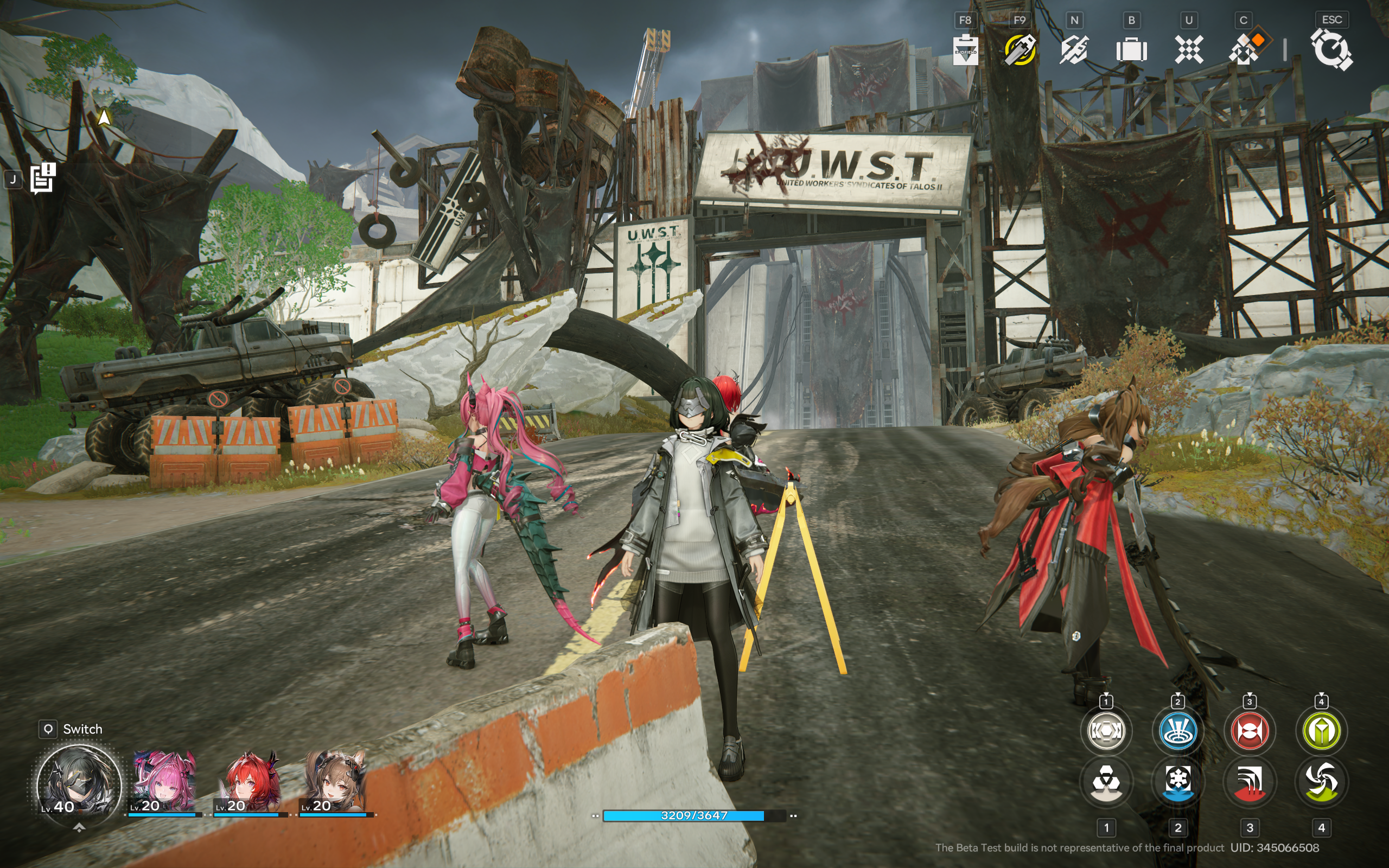Switch to the pink-haired level 20 operator

pos(164,783)
